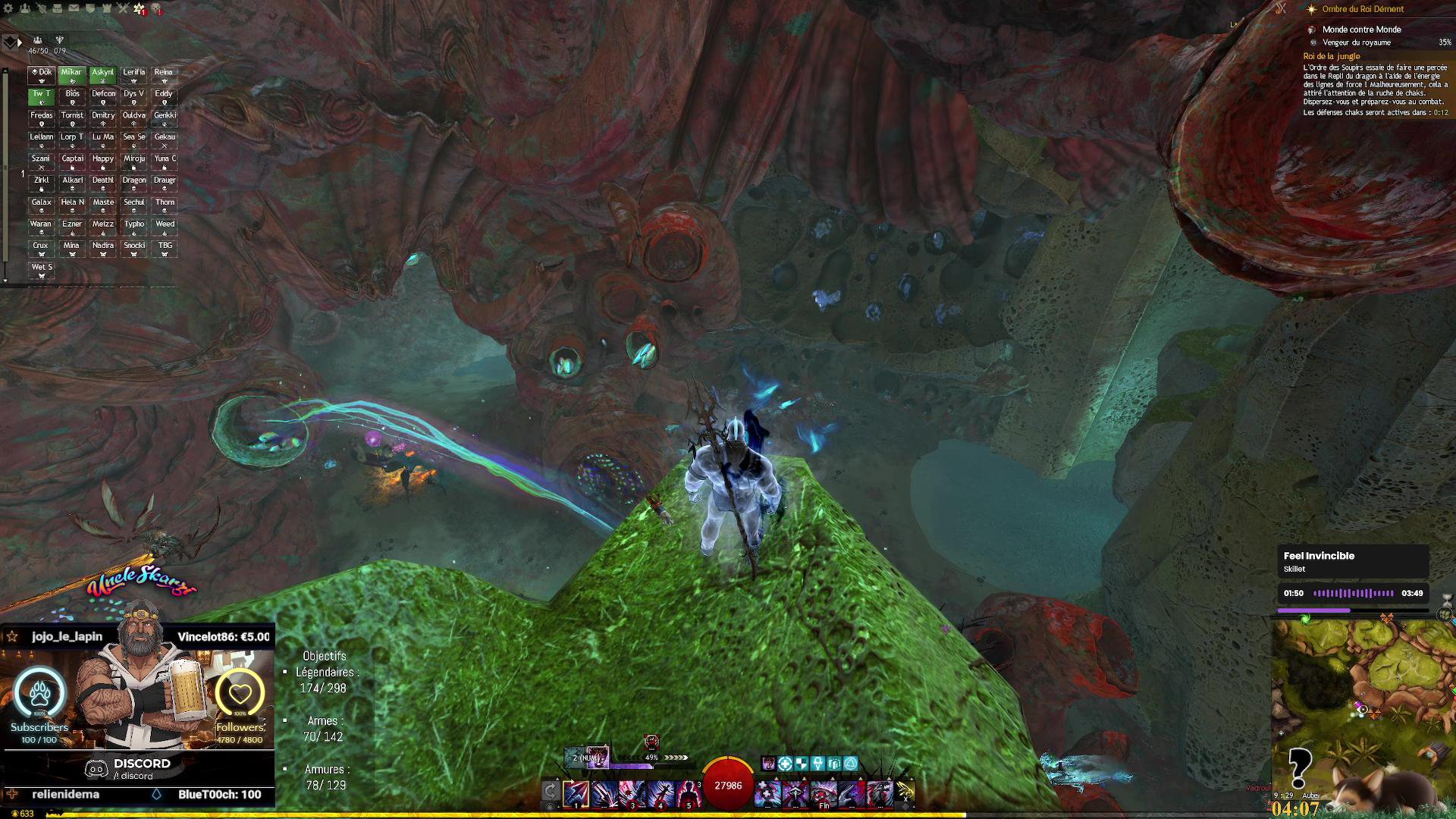Viewport: 1456px width, 819px height.
Task: Toggle the squad panel layers button
Action: 8,42
